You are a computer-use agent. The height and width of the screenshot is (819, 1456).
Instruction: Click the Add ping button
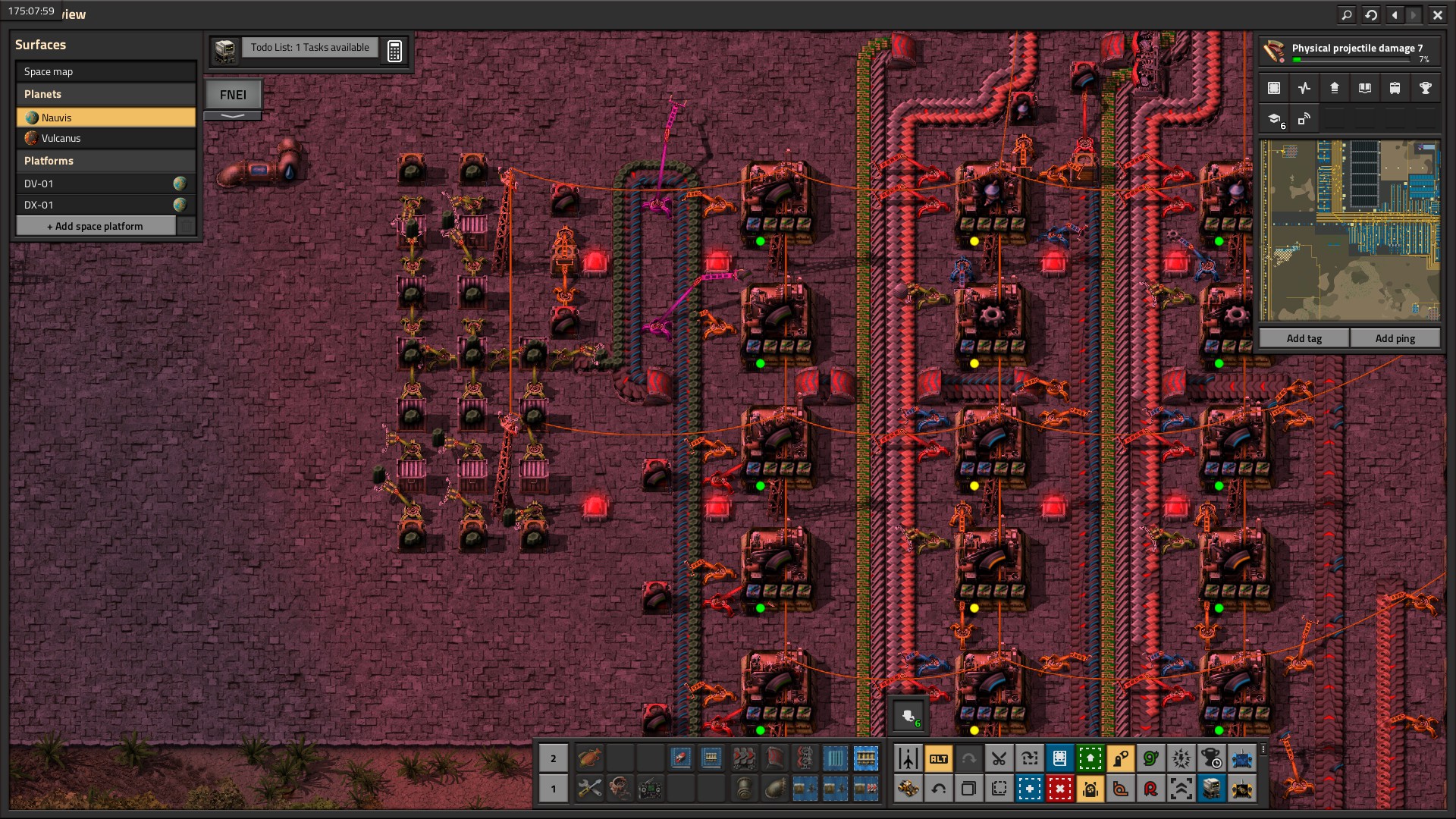click(1395, 338)
